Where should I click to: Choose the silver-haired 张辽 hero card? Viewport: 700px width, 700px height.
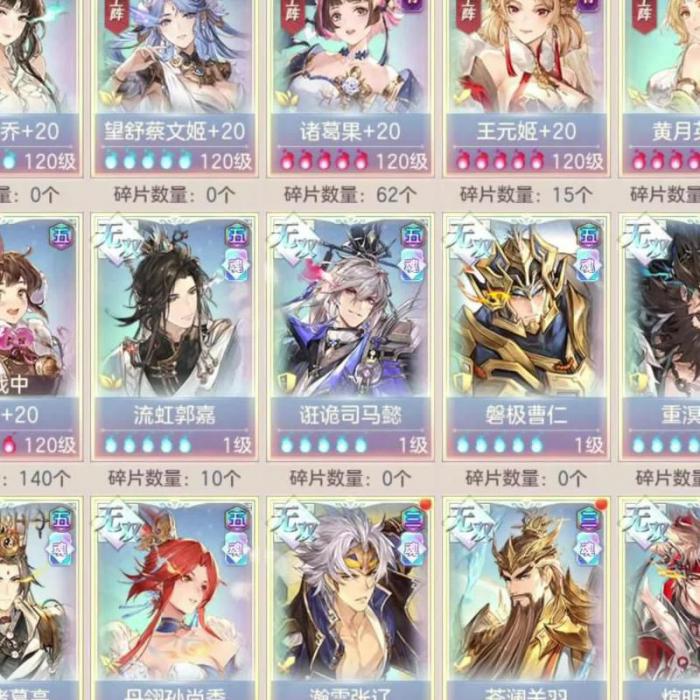click(x=350, y=600)
